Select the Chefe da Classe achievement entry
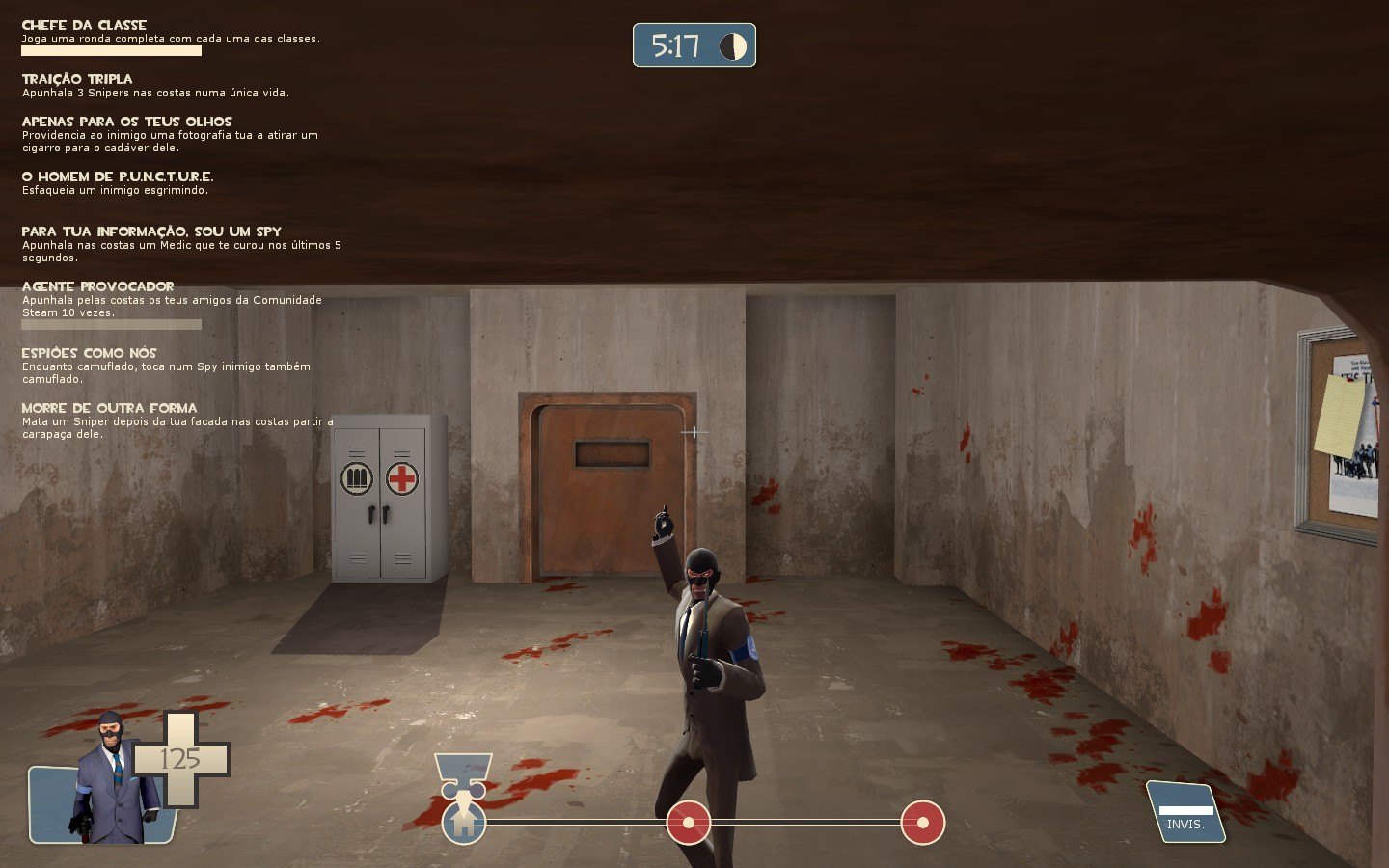 (x=84, y=25)
